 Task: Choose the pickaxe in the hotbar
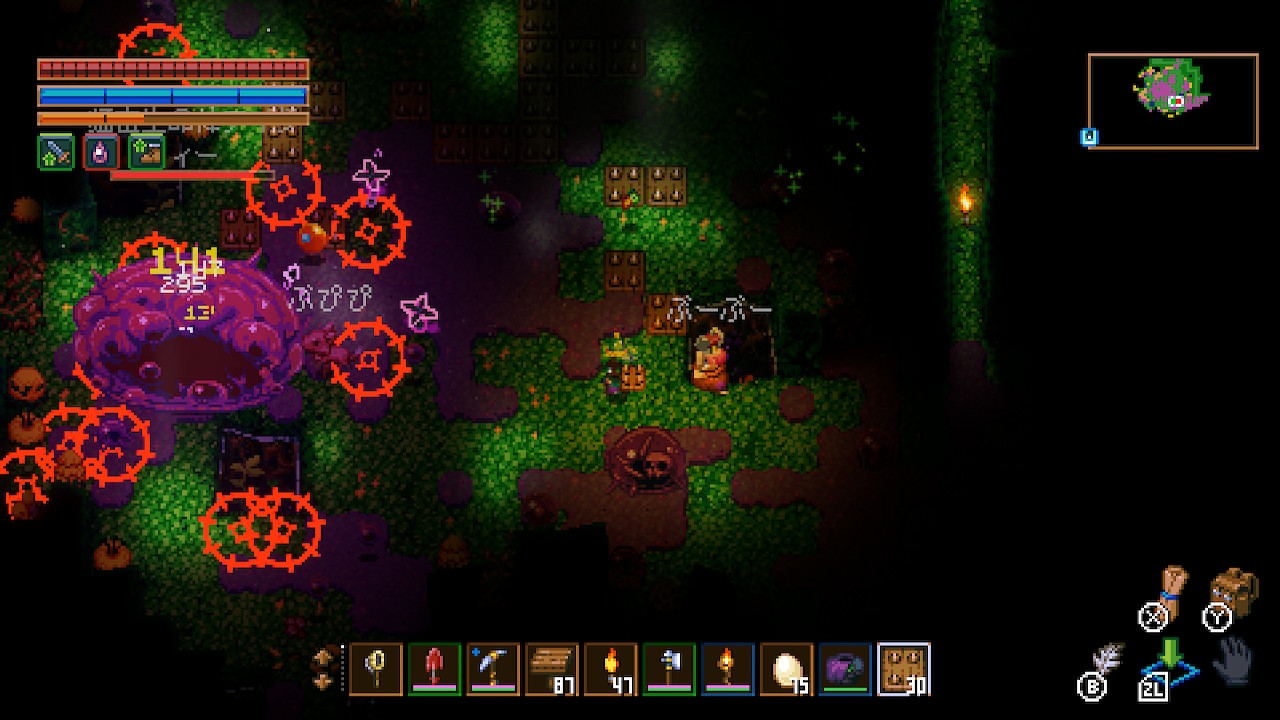pos(493,669)
